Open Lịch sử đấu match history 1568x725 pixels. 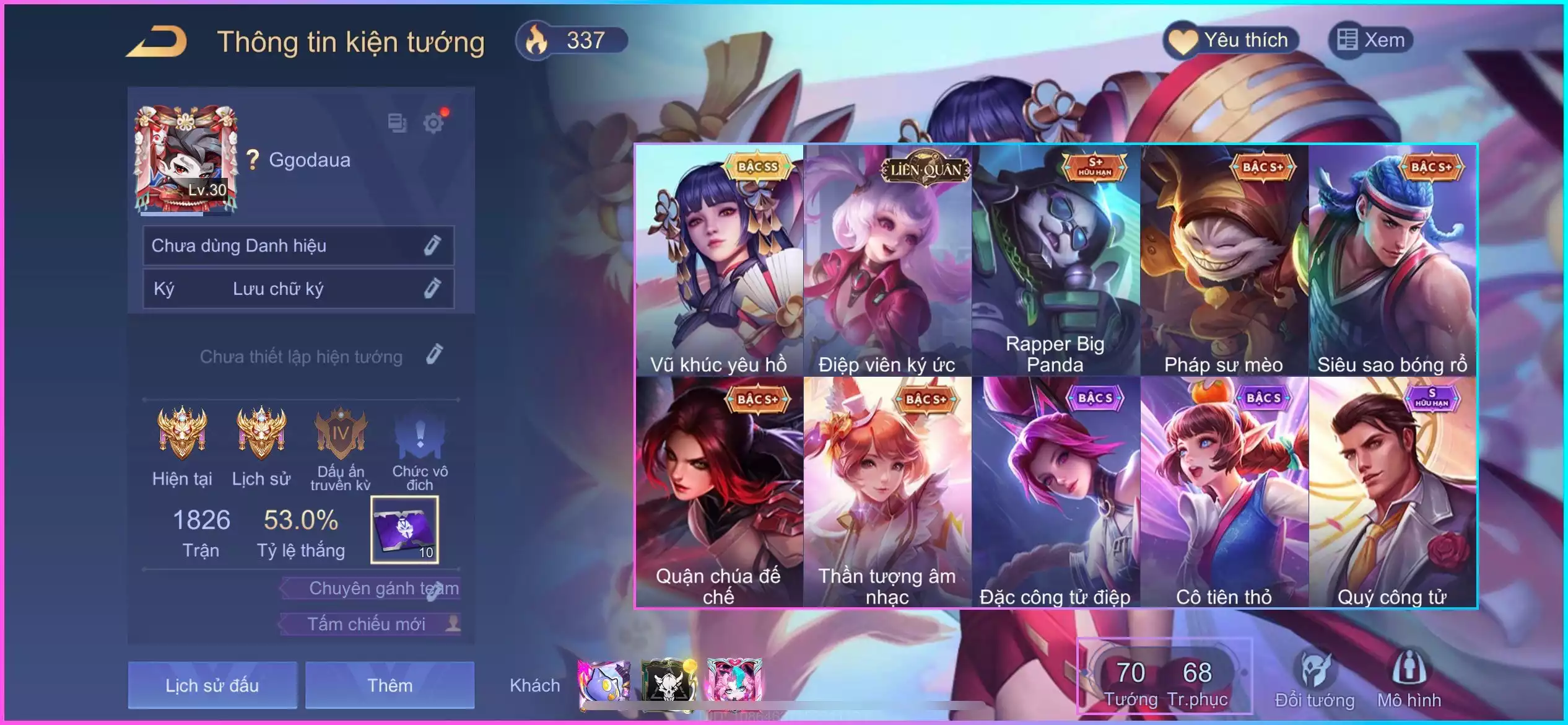(x=212, y=685)
